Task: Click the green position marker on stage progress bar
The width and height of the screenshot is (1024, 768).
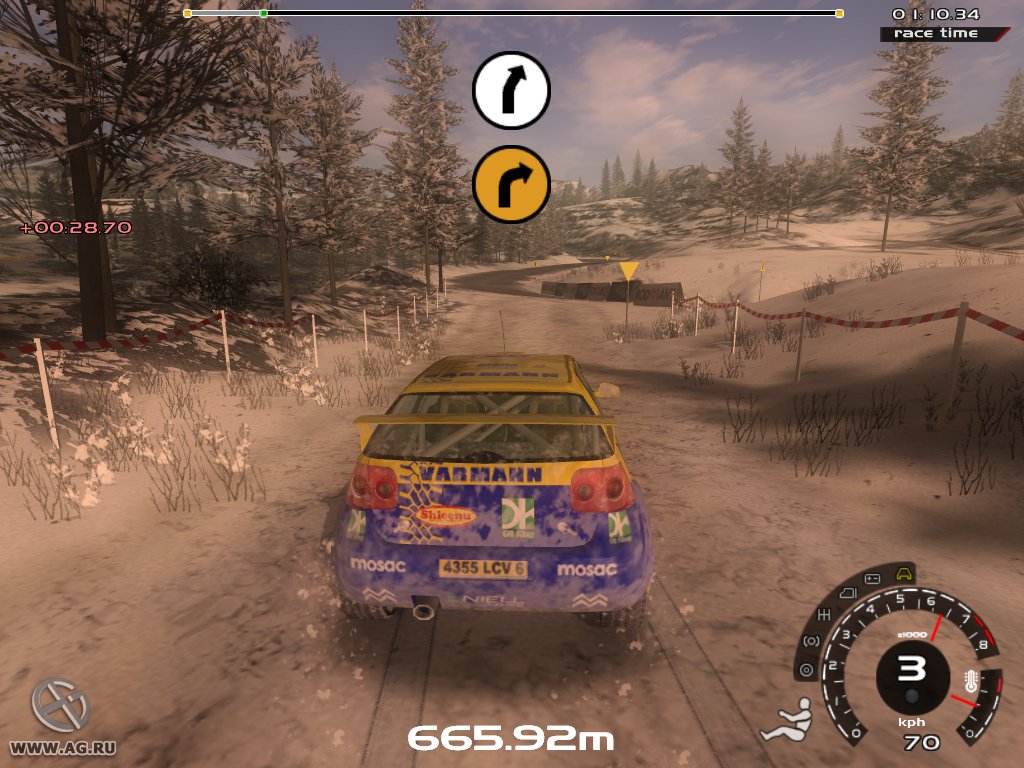Action: pos(263,13)
